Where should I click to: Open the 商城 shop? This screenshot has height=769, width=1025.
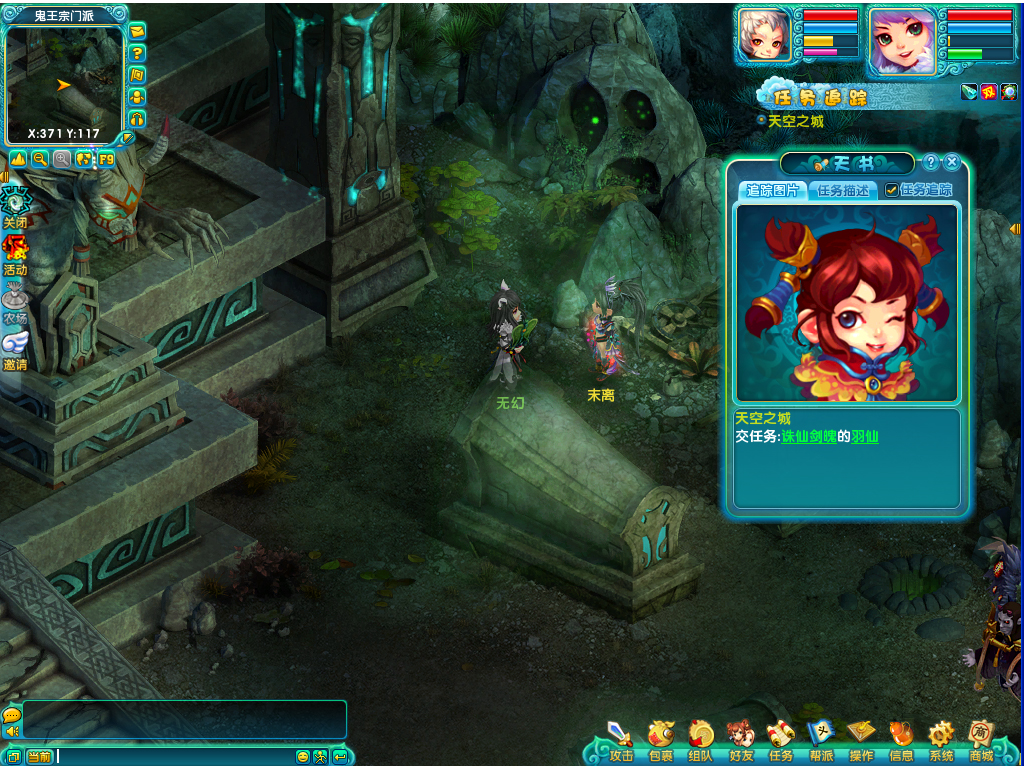(980, 738)
